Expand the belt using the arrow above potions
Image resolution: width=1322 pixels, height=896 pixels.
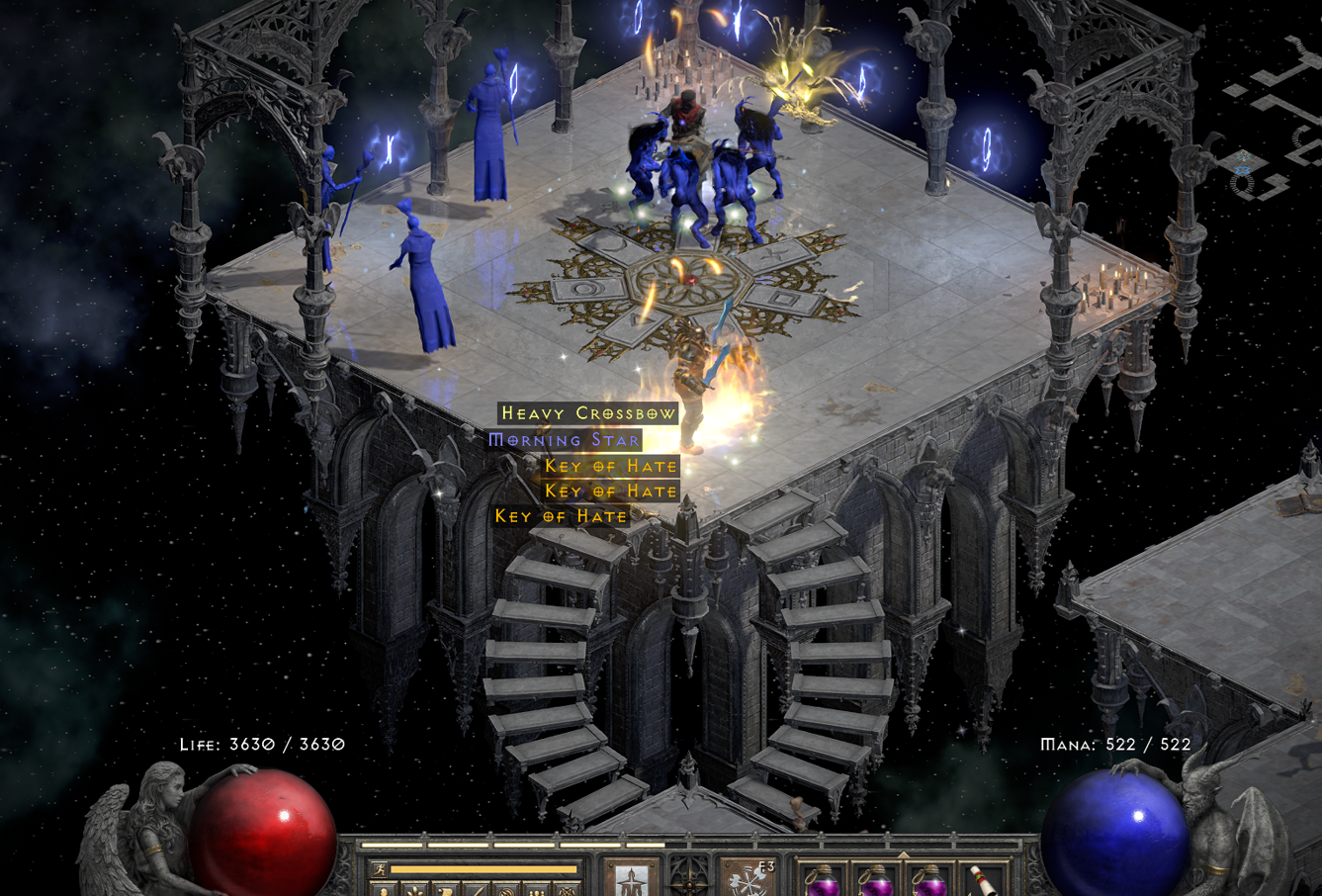(902, 852)
